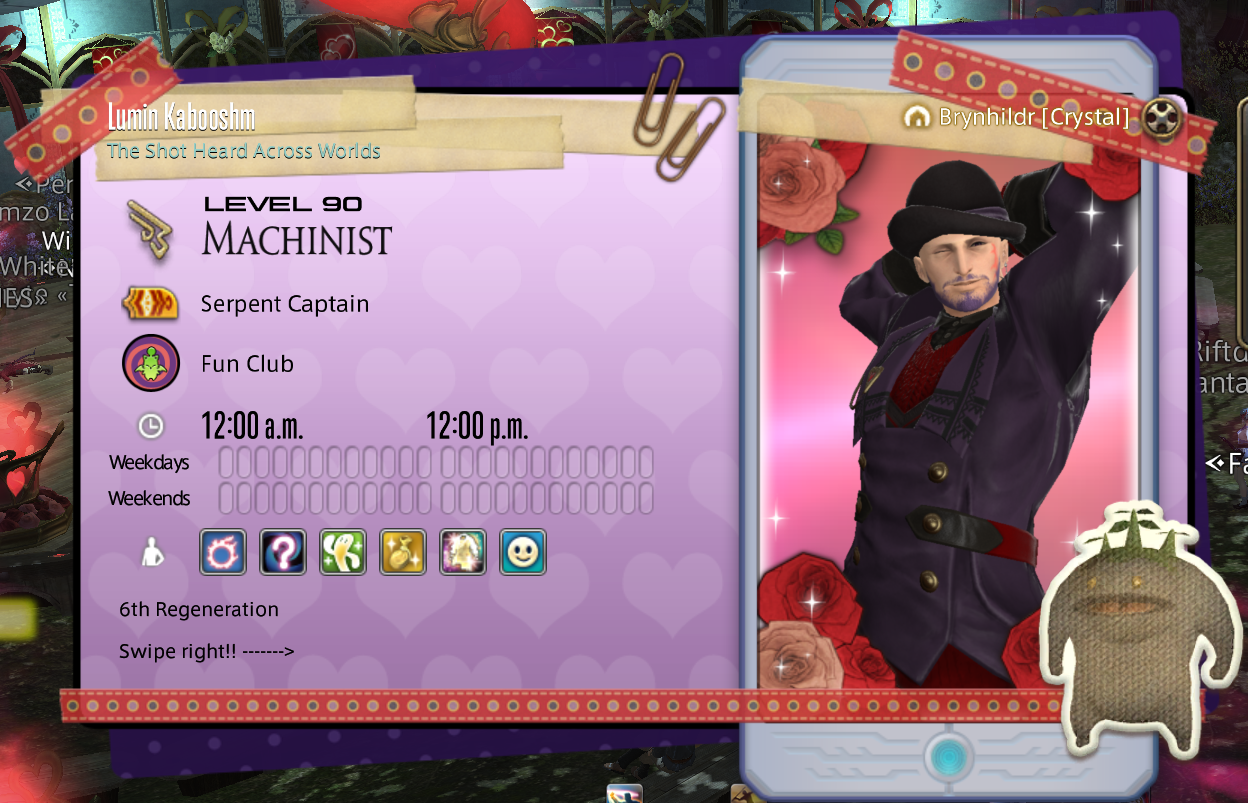Viewport: 1248px width, 803px height.
Task: Click the Brynhildr [Crystal] home world label
Action: click(x=1032, y=117)
